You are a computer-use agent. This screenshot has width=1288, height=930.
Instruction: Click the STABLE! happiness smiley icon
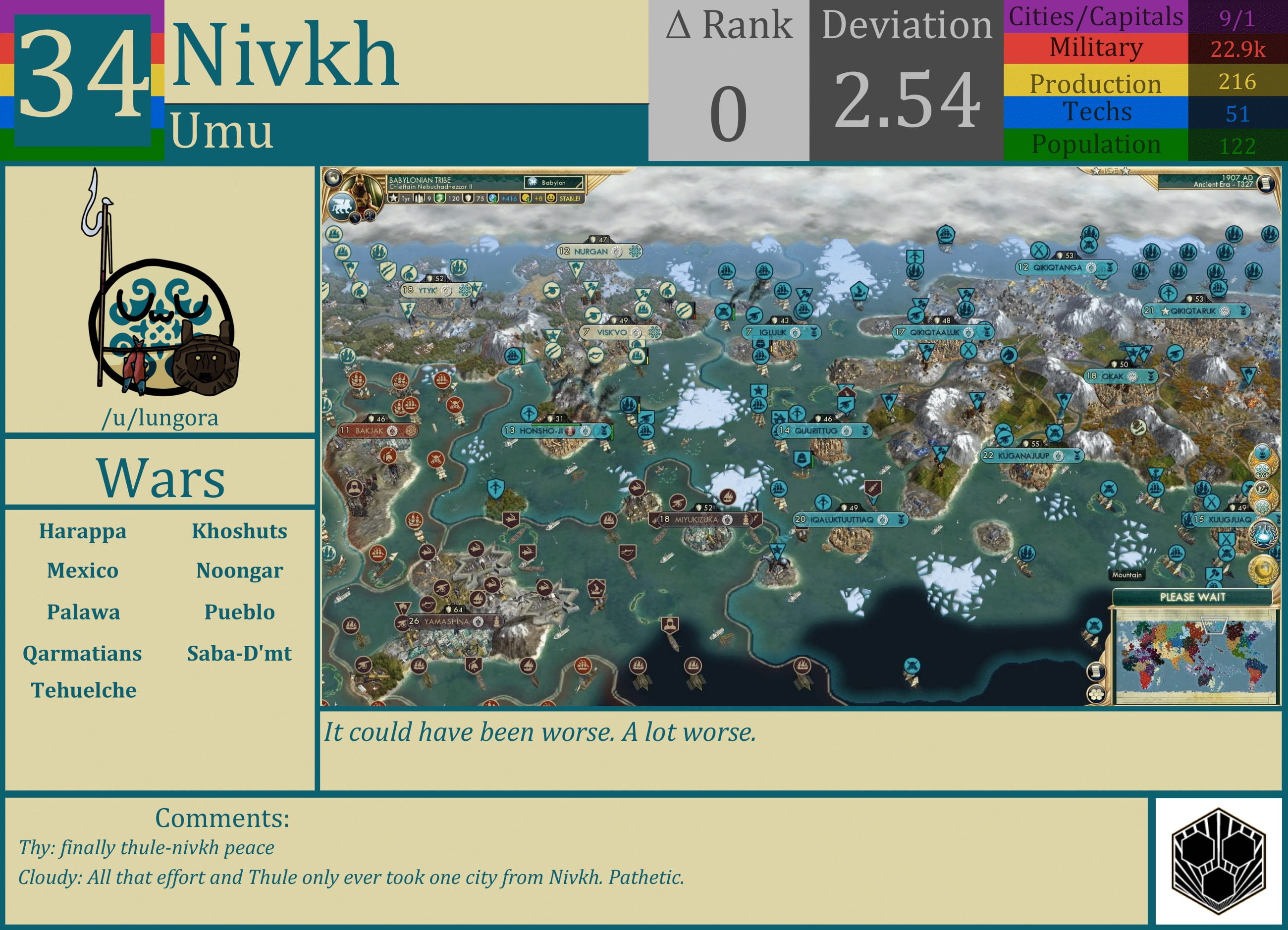coord(552,199)
